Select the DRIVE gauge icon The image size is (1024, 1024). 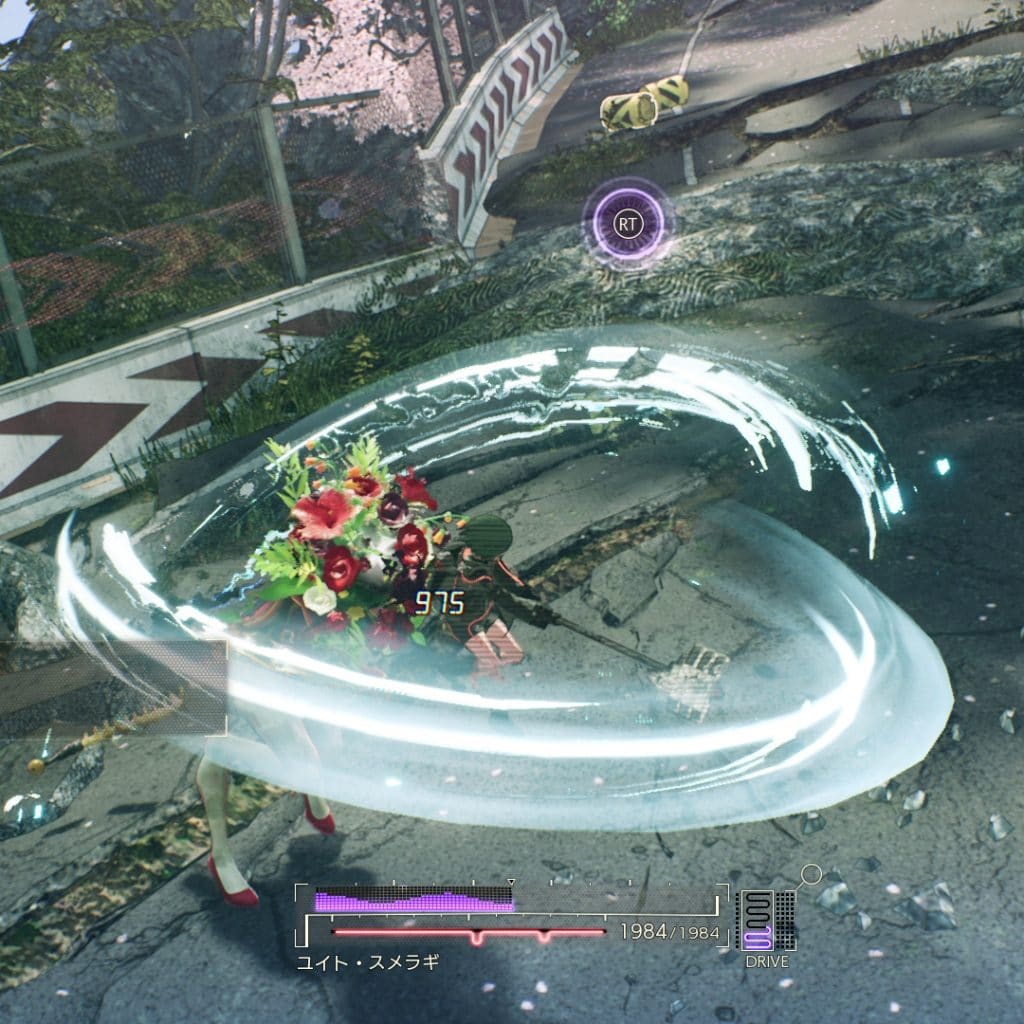pos(767,921)
